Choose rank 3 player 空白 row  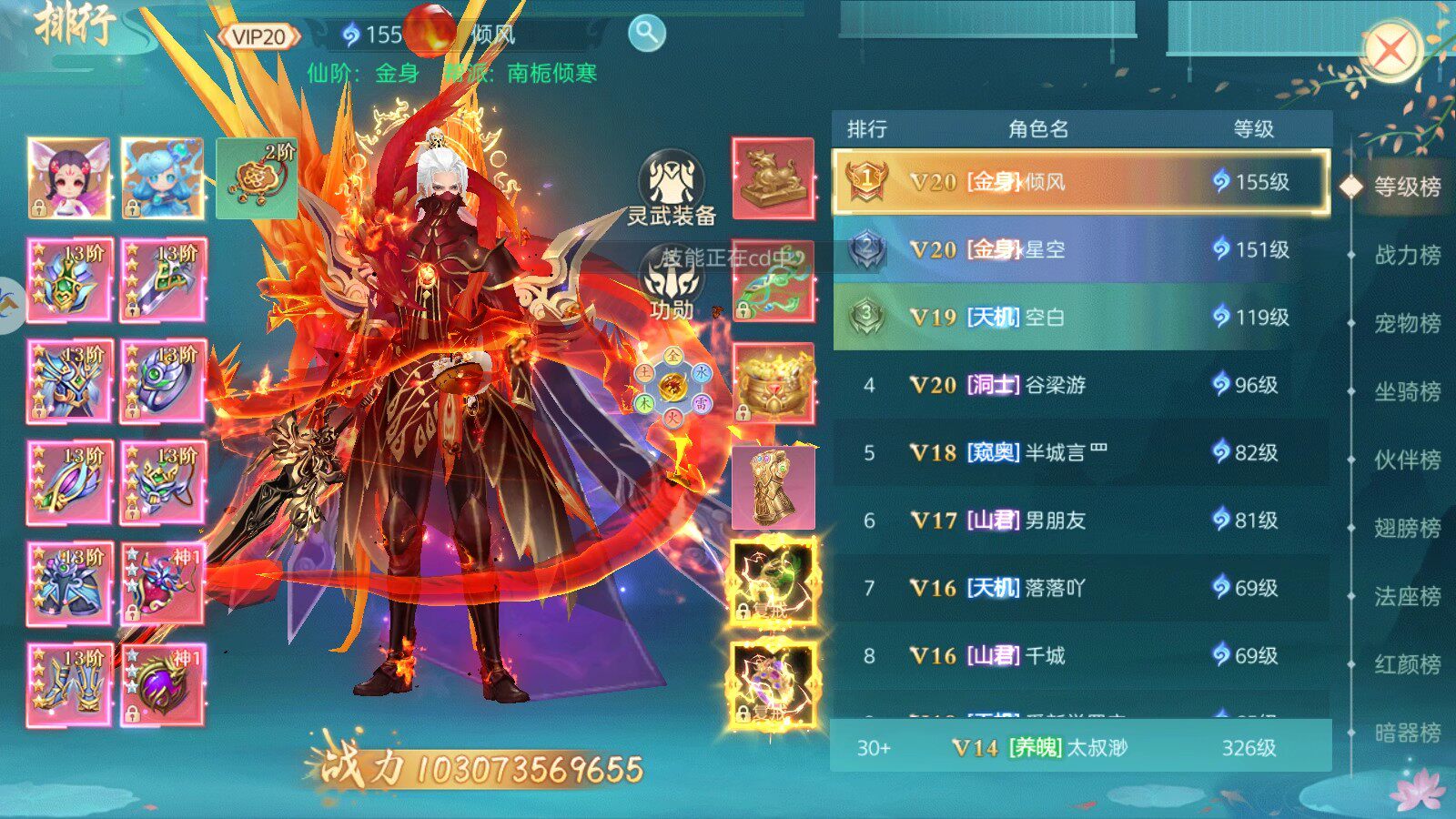coord(1081,317)
